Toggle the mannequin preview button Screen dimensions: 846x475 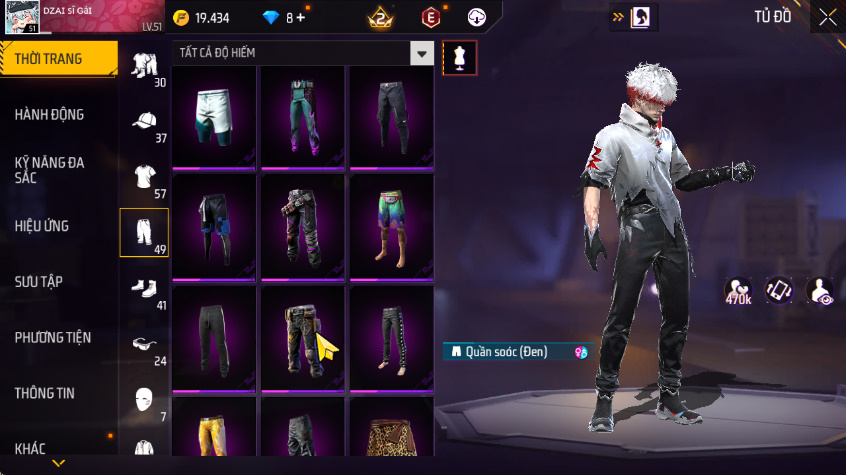(x=460, y=58)
